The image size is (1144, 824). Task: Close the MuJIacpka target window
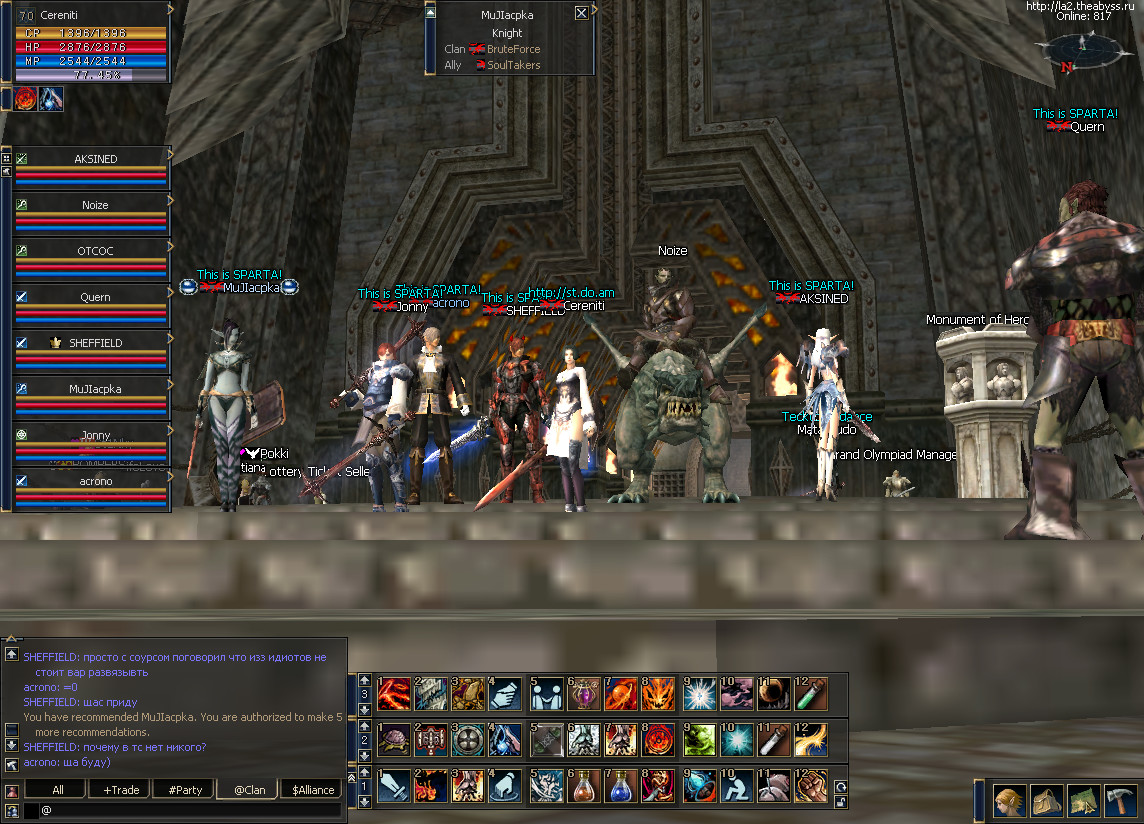[581, 13]
